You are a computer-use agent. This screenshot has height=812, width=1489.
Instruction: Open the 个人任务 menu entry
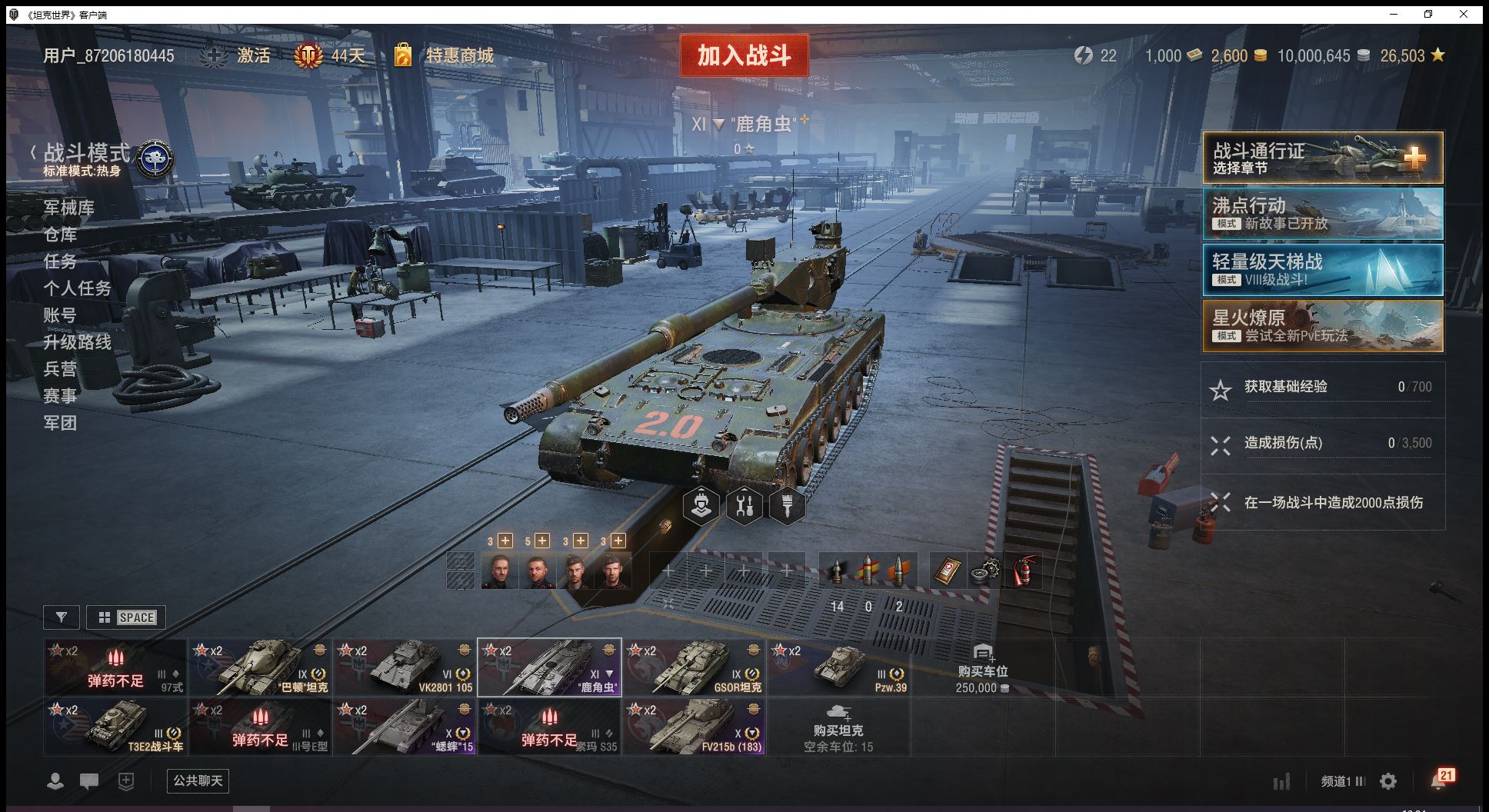click(x=78, y=288)
